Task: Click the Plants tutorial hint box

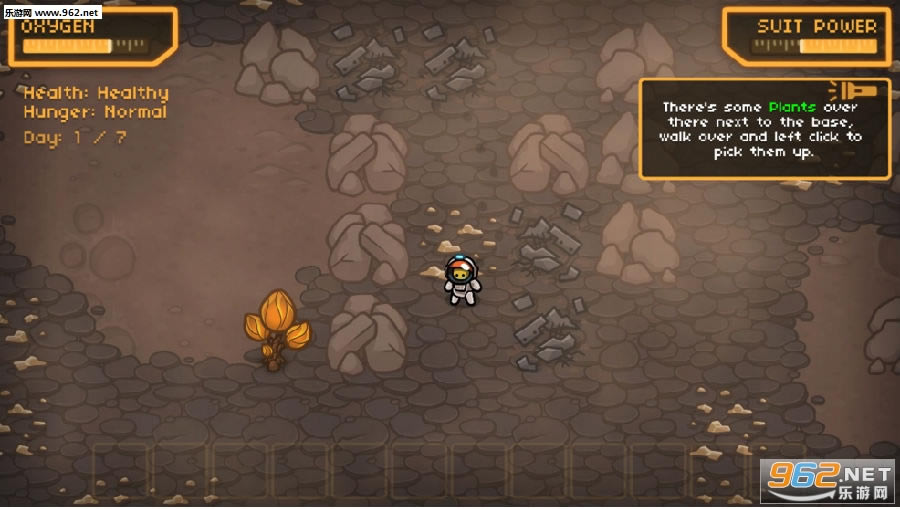Action: pyautogui.click(x=763, y=130)
